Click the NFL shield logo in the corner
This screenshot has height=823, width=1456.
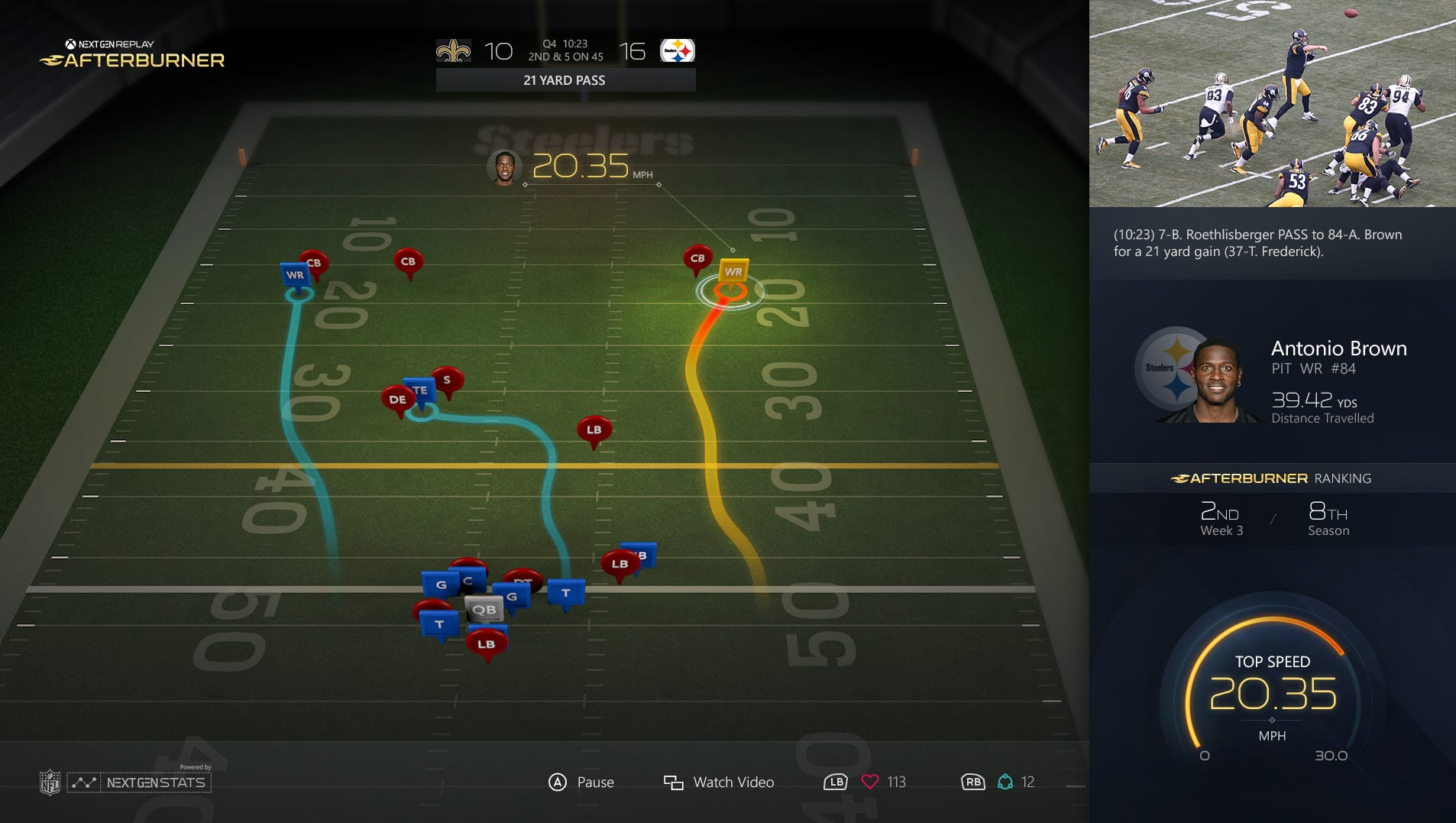click(51, 782)
